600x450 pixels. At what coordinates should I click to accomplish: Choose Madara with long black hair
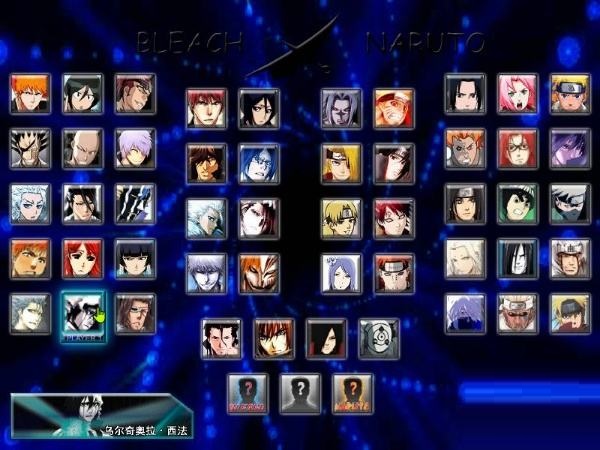[x=326, y=338]
